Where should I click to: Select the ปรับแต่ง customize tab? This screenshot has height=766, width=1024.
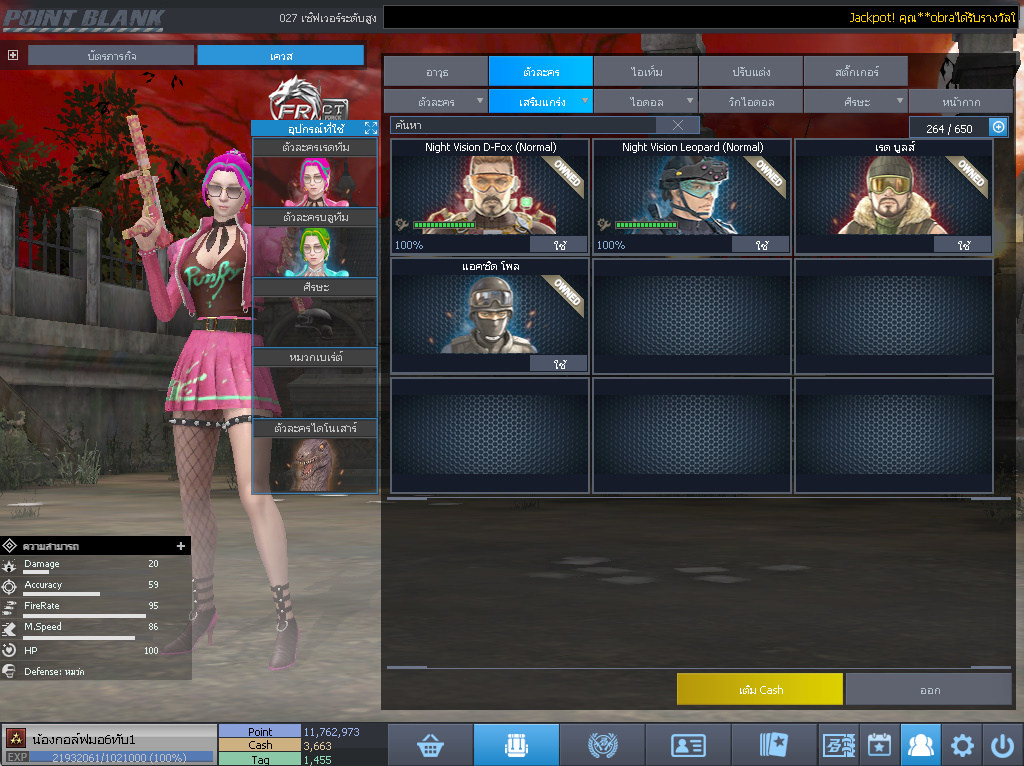click(x=750, y=71)
